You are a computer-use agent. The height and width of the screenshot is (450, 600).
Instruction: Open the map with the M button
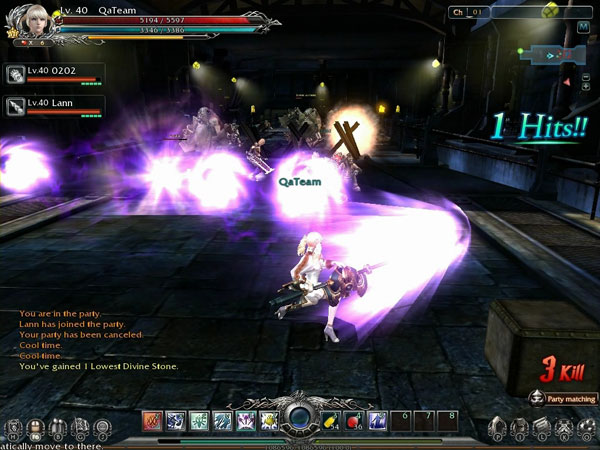(x=583, y=27)
